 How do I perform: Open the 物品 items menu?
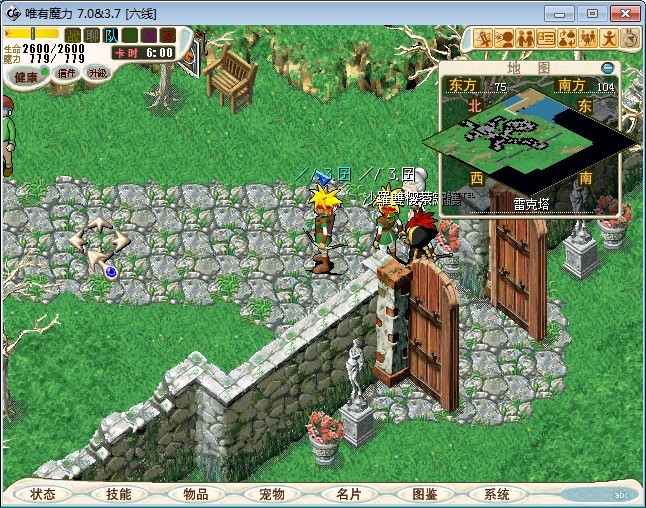(195, 494)
